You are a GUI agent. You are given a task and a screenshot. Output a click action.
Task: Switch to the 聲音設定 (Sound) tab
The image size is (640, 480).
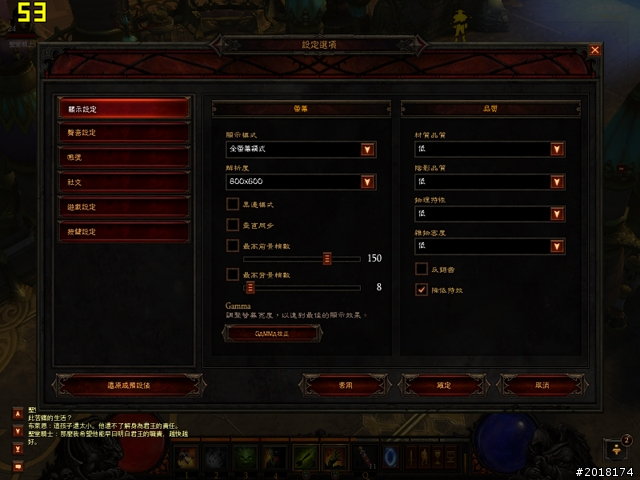[x=123, y=133]
